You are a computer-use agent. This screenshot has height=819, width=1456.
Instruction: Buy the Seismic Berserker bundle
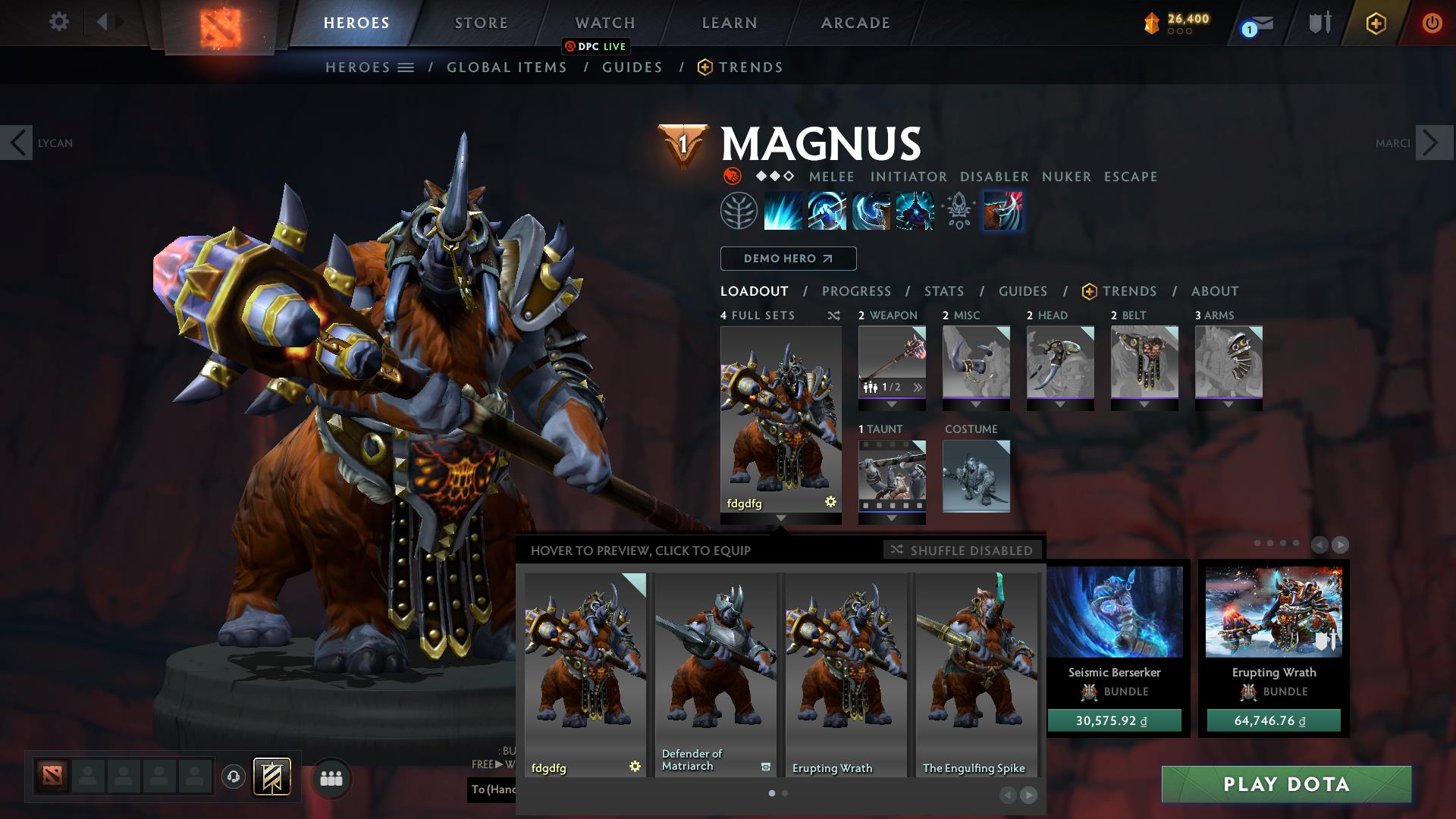tap(1114, 720)
